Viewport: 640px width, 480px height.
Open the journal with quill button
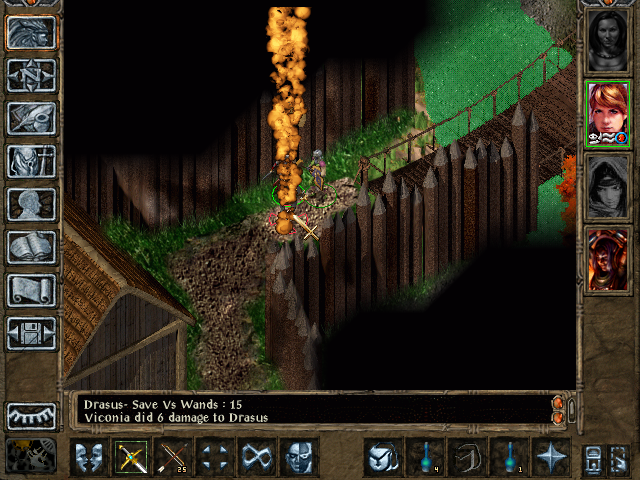pos(31,118)
